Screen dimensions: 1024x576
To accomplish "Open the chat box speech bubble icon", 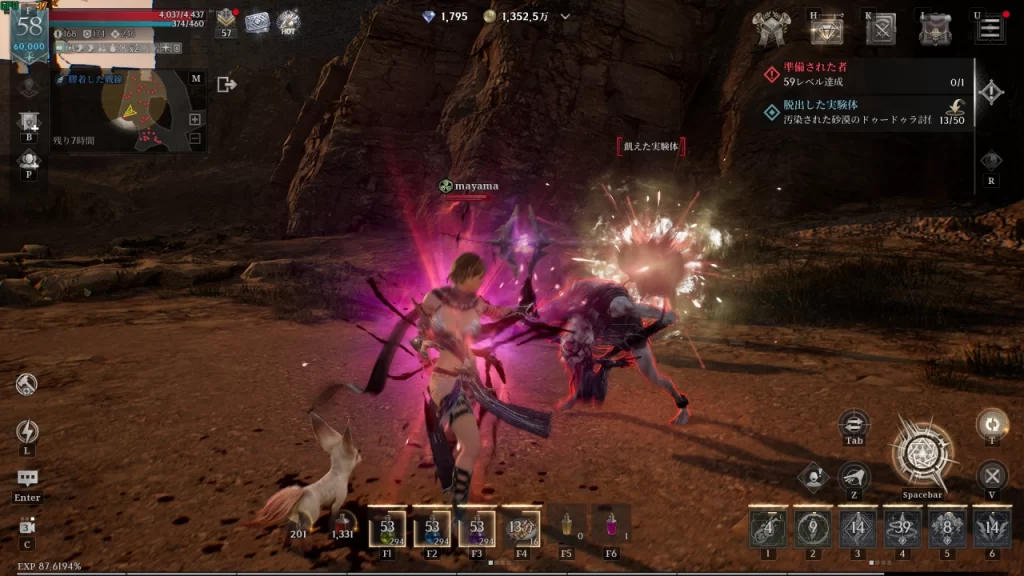I will point(27,480).
